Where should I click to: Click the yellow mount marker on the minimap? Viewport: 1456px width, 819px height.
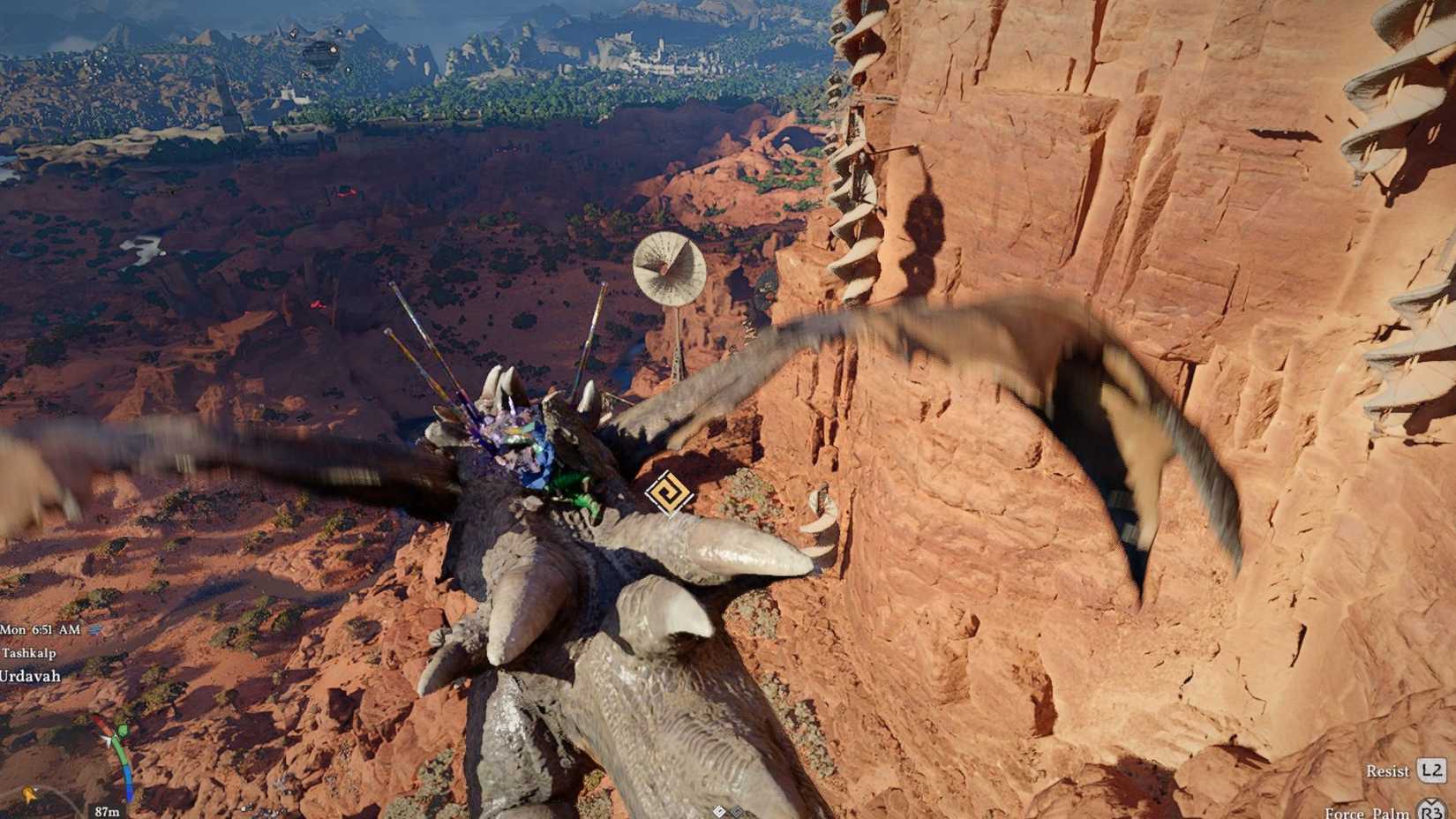(27, 793)
